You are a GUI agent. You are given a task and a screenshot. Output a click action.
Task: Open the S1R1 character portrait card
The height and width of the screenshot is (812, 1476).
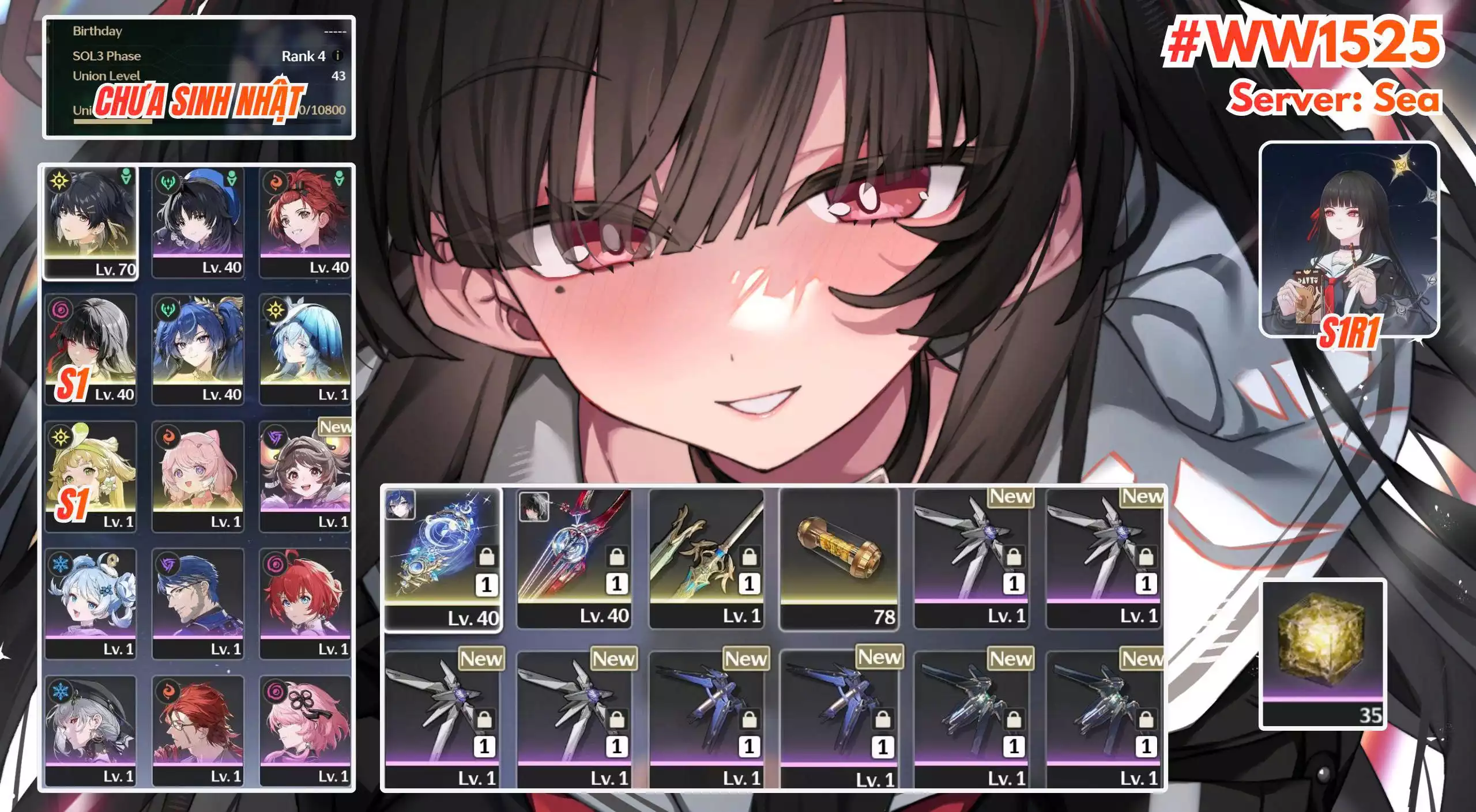(1349, 239)
